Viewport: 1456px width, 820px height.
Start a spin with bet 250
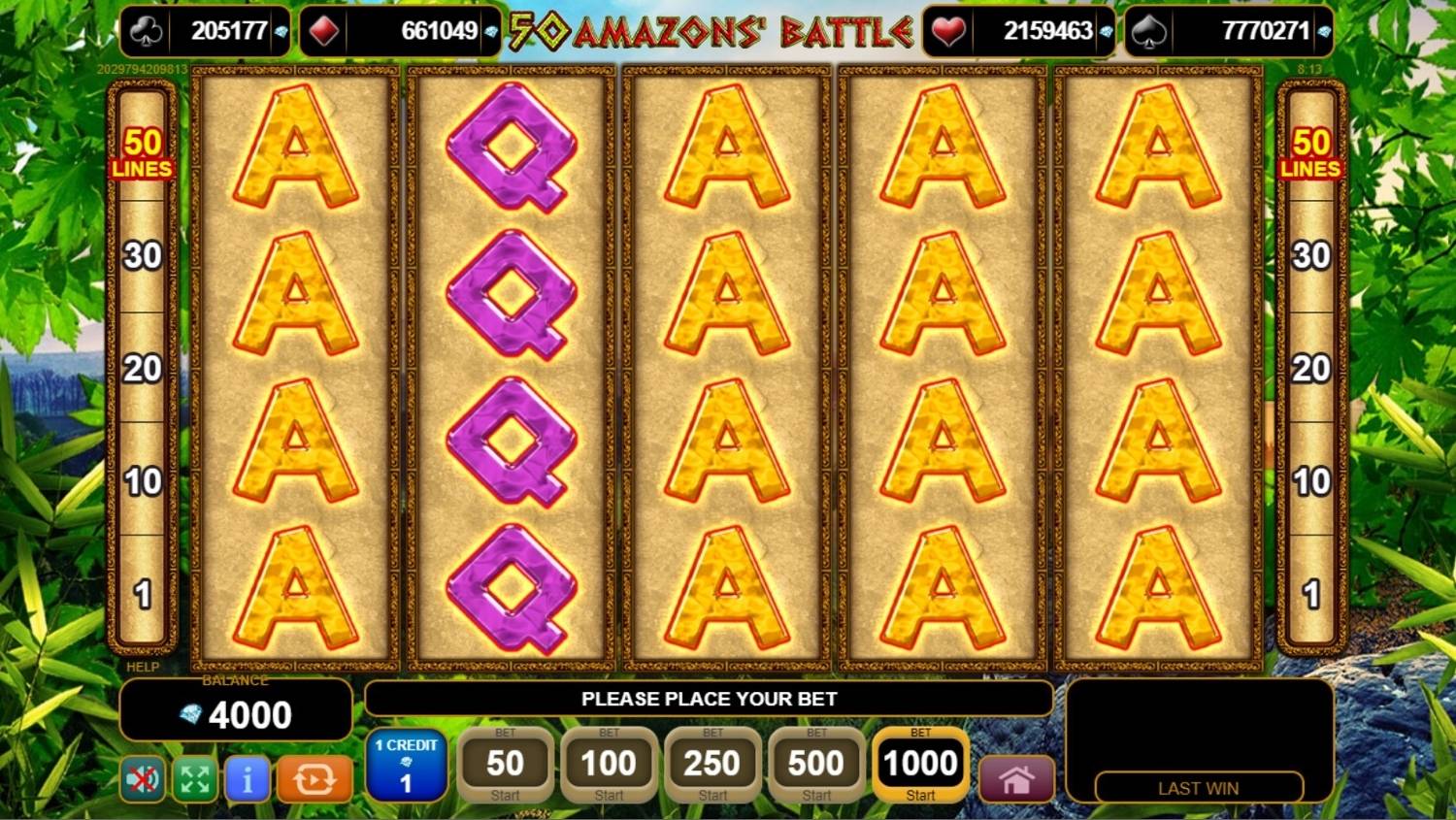click(711, 767)
